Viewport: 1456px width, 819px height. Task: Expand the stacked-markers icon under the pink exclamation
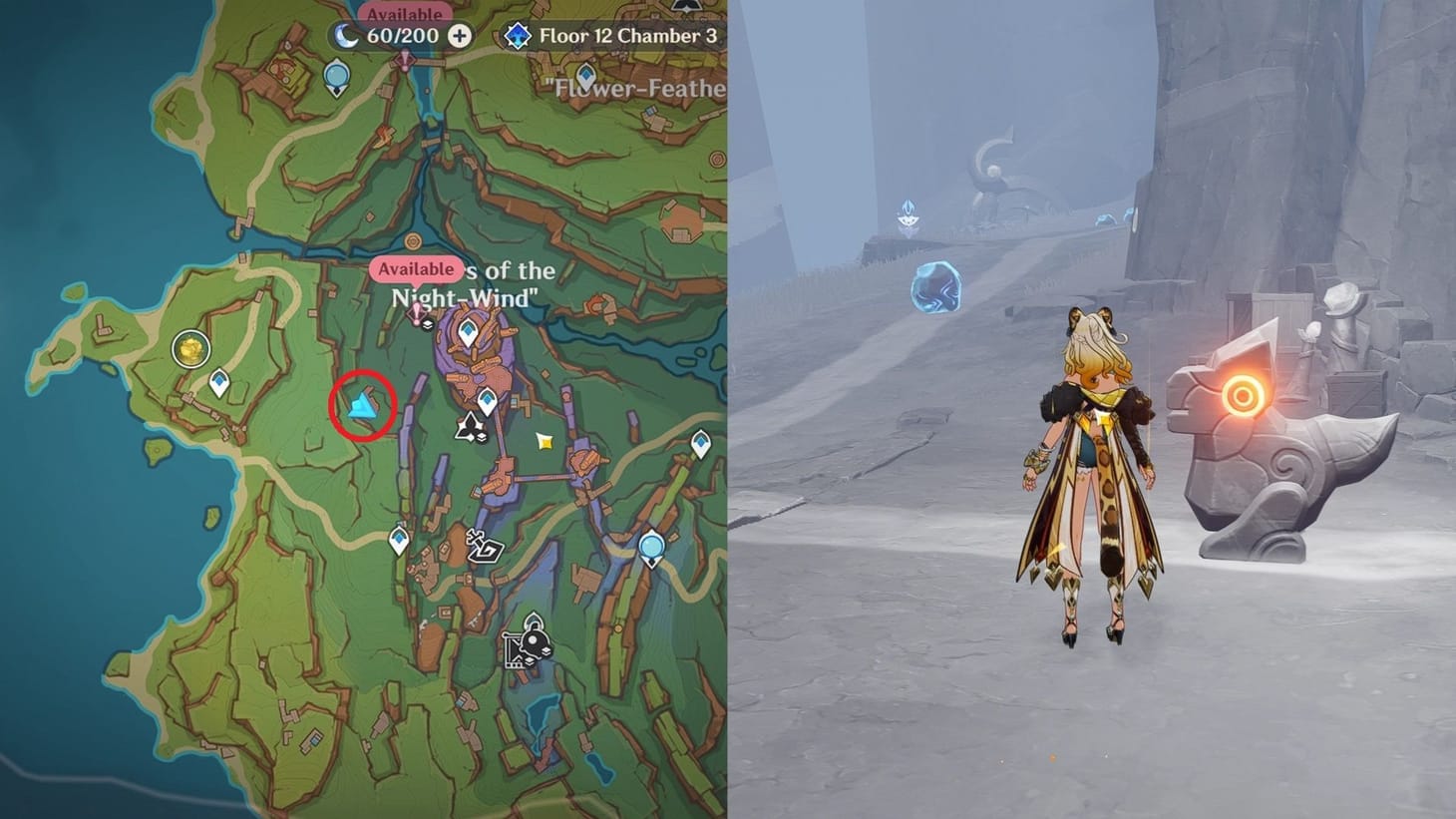click(x=429, y=324)
